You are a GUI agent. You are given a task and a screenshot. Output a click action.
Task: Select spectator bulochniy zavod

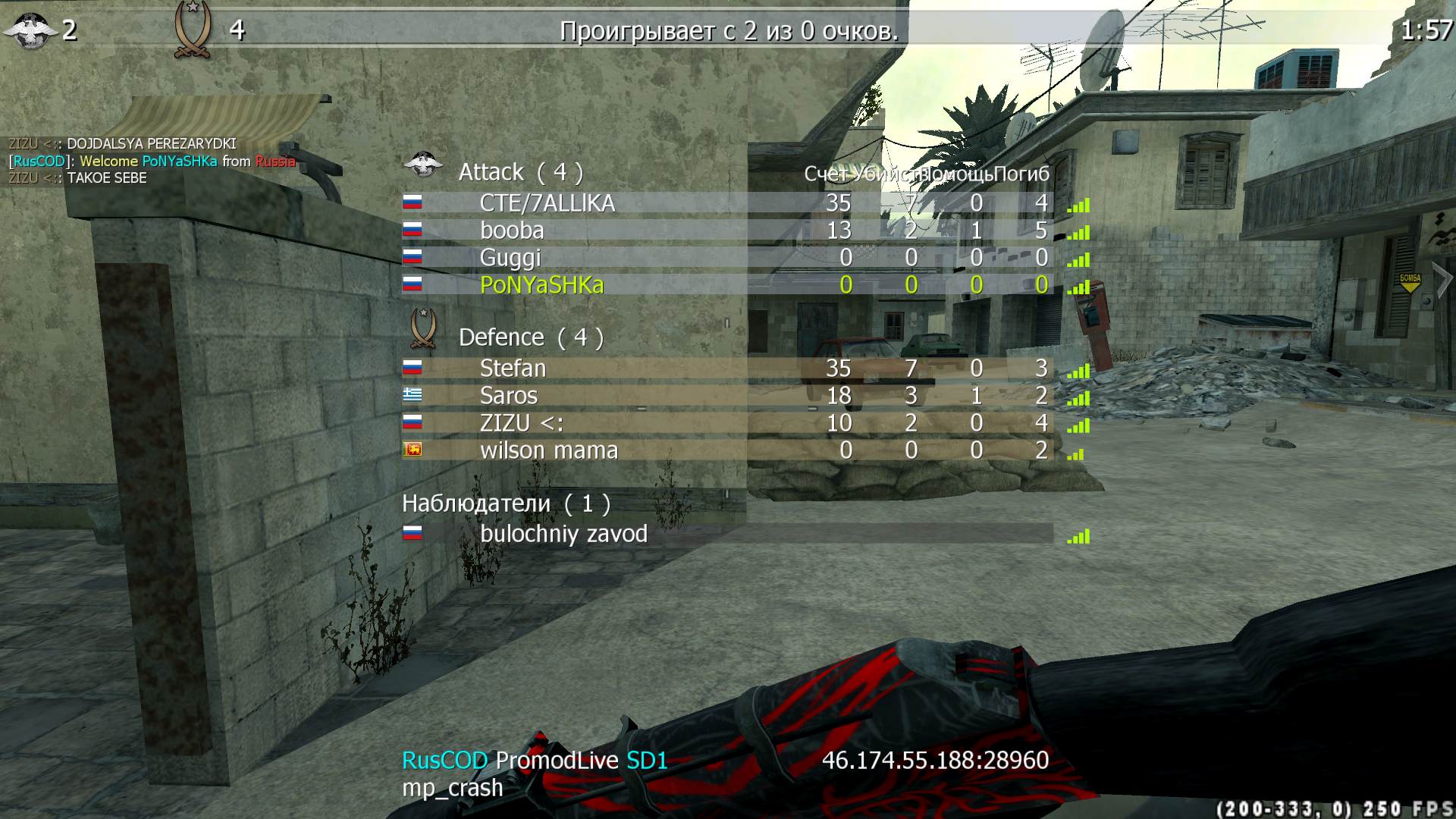pyautogui.click(x=563, y=534)
